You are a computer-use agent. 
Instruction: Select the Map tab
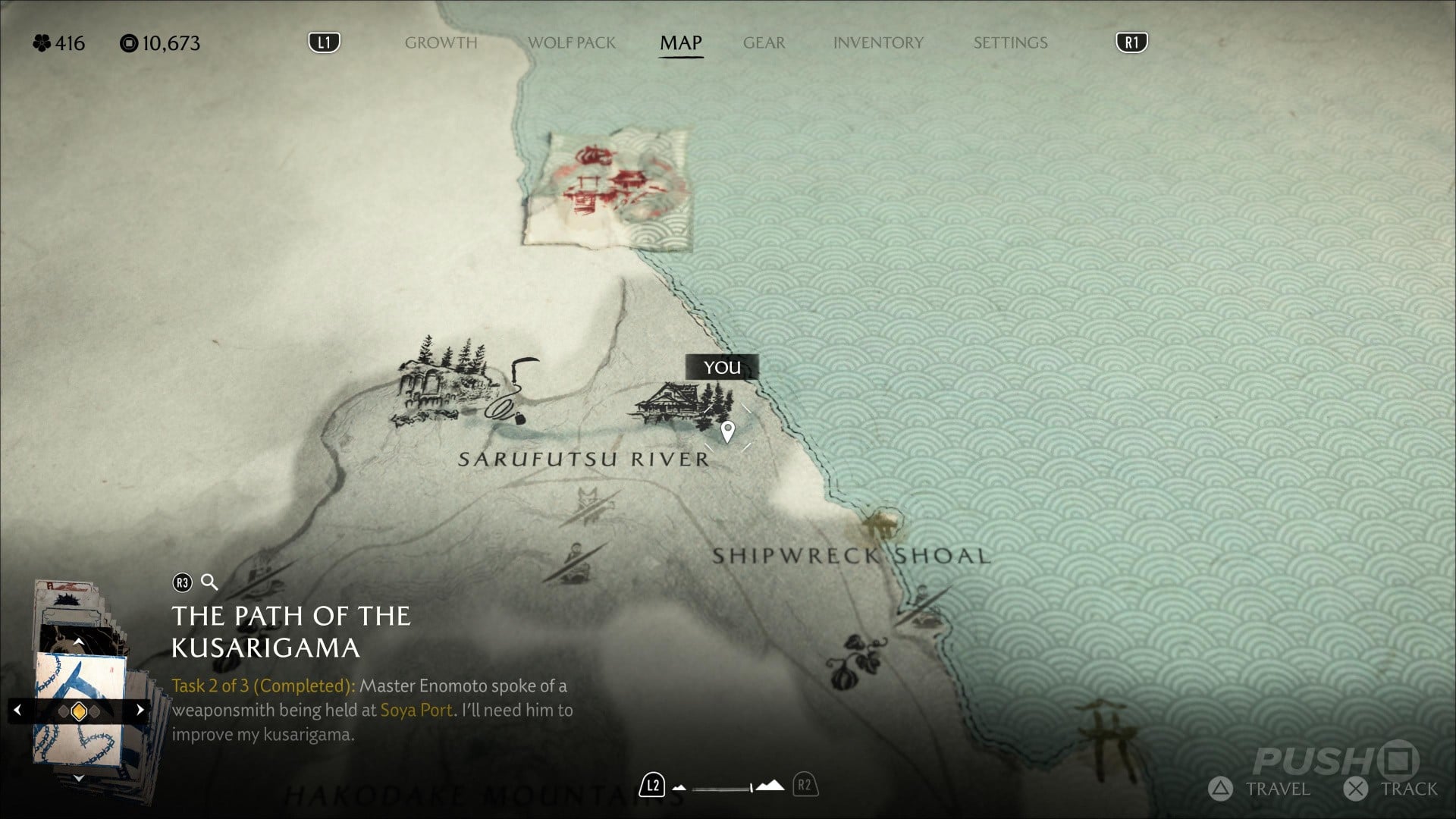click(x=680, y=43)
